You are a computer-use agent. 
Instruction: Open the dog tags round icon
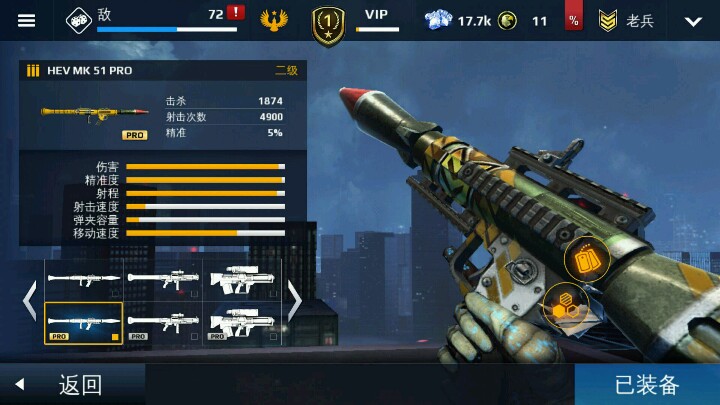pyautogui.click(x=586, y=260)
